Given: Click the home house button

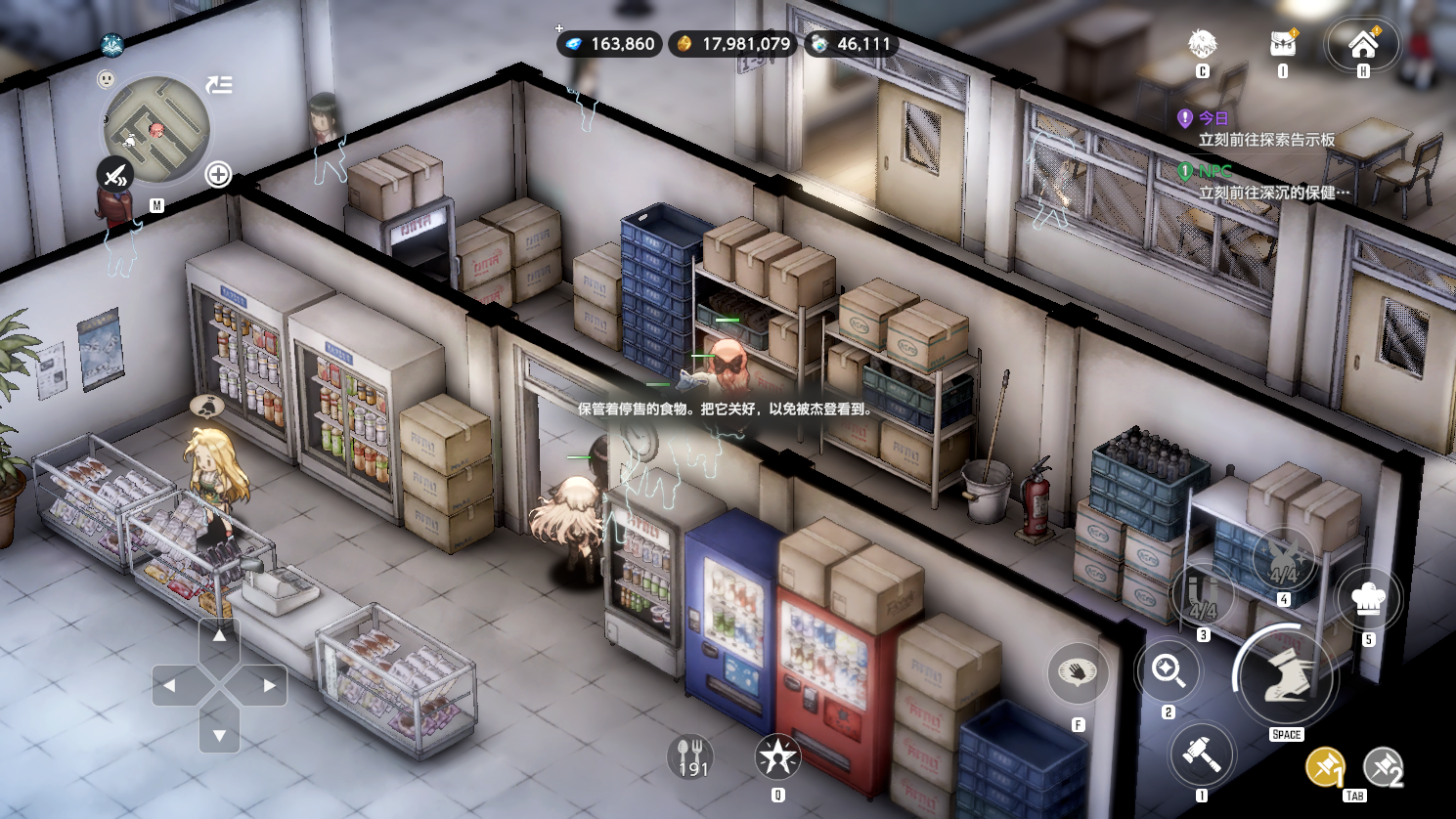Looking at the screenshot, I should coord(1362,44).
